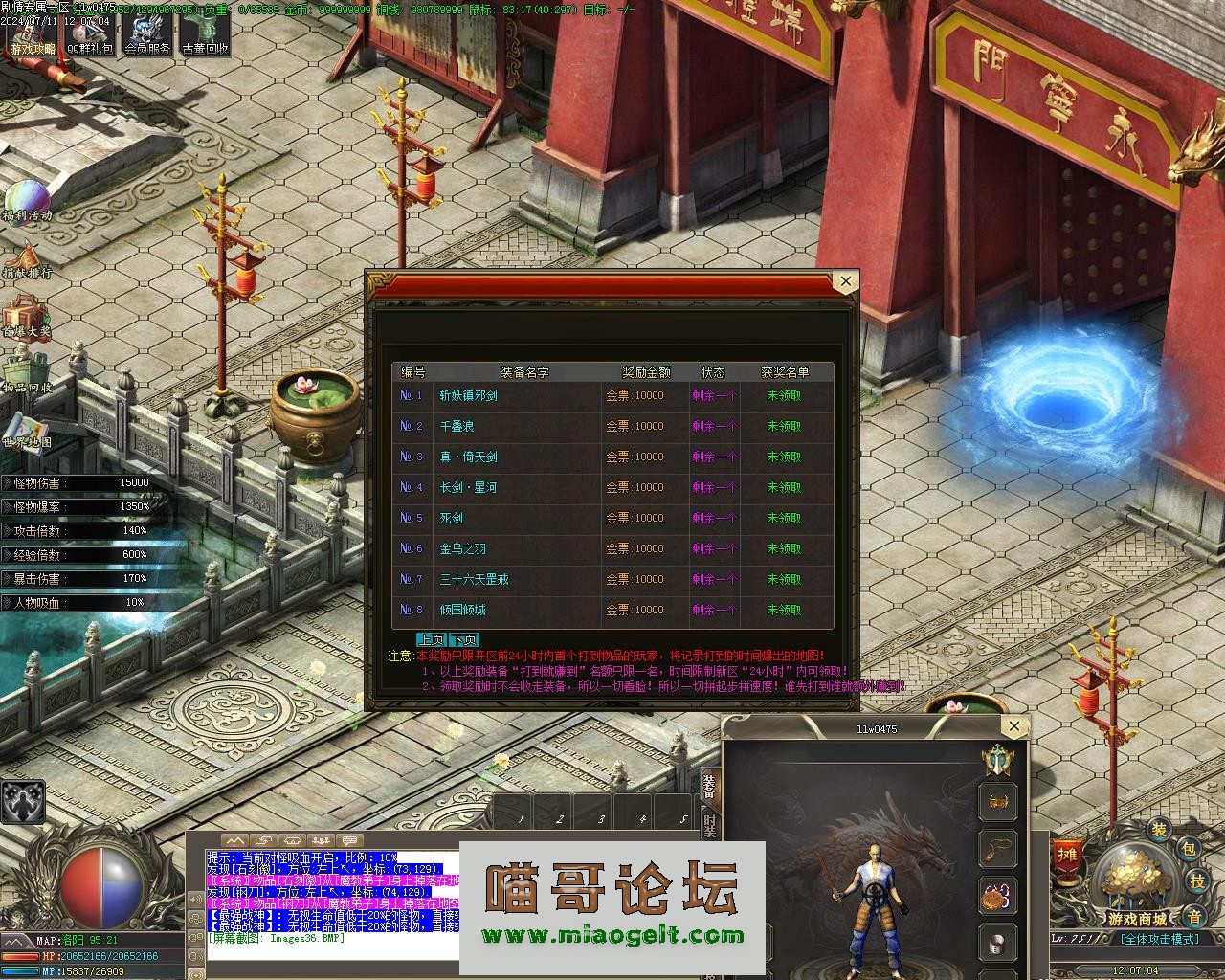Viewport: 1225px width, 980px height.
Task: Open the 世界地图 world map
Action: [27, 433]
